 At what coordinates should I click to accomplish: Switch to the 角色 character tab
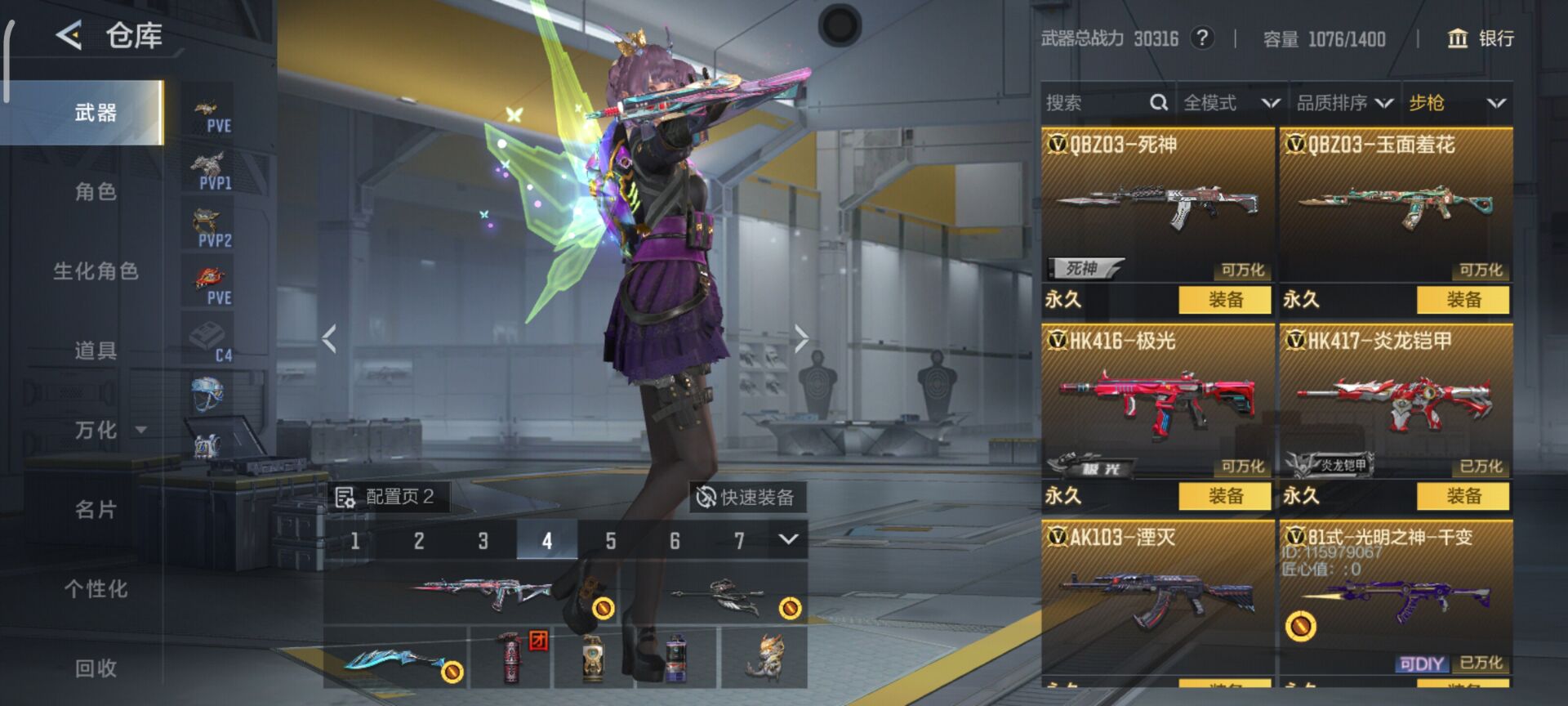pos(96,192)
